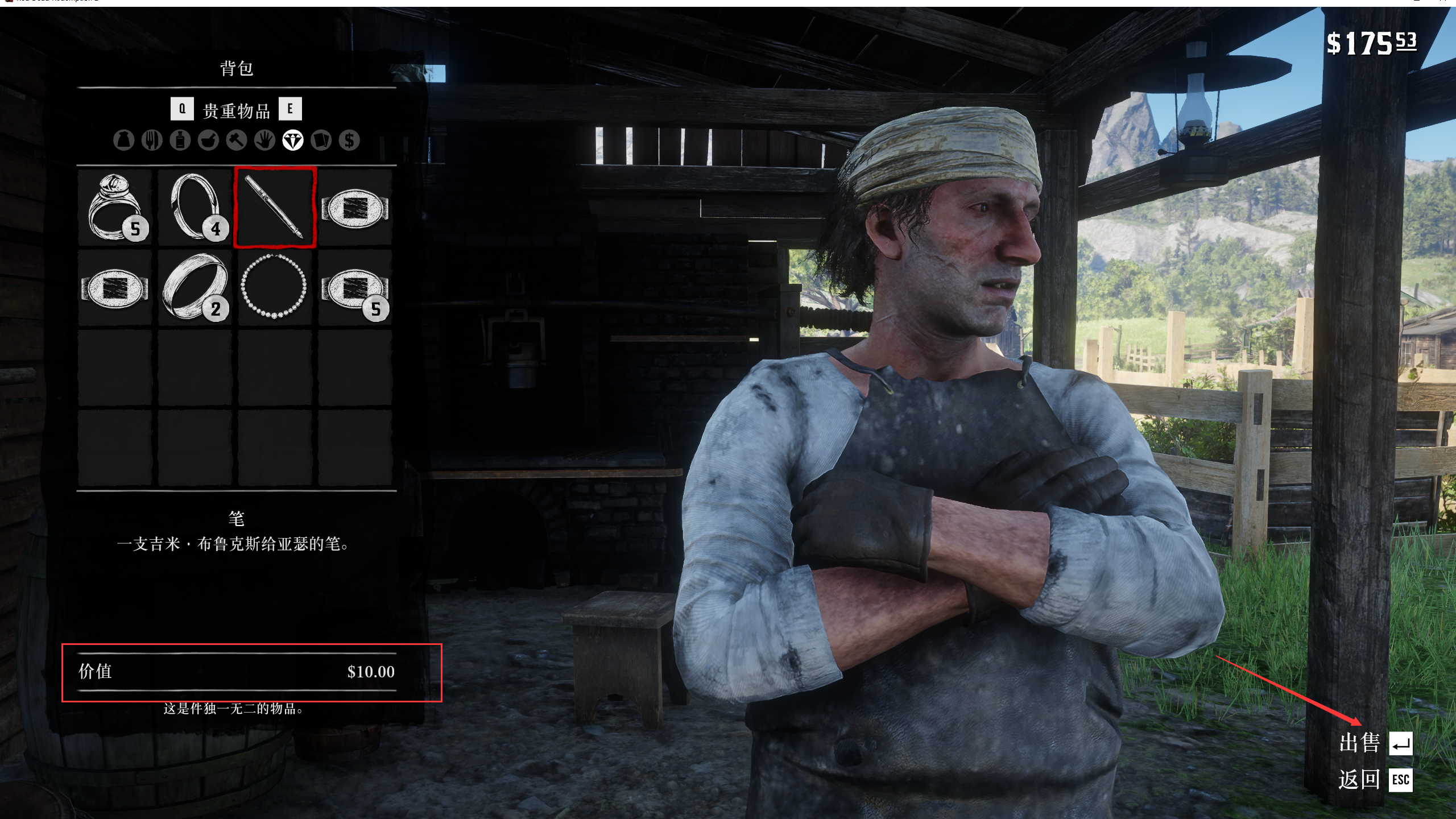Select the pen item slot
The width and height of the screenshot is (1456, 819).
pos(275,208)
